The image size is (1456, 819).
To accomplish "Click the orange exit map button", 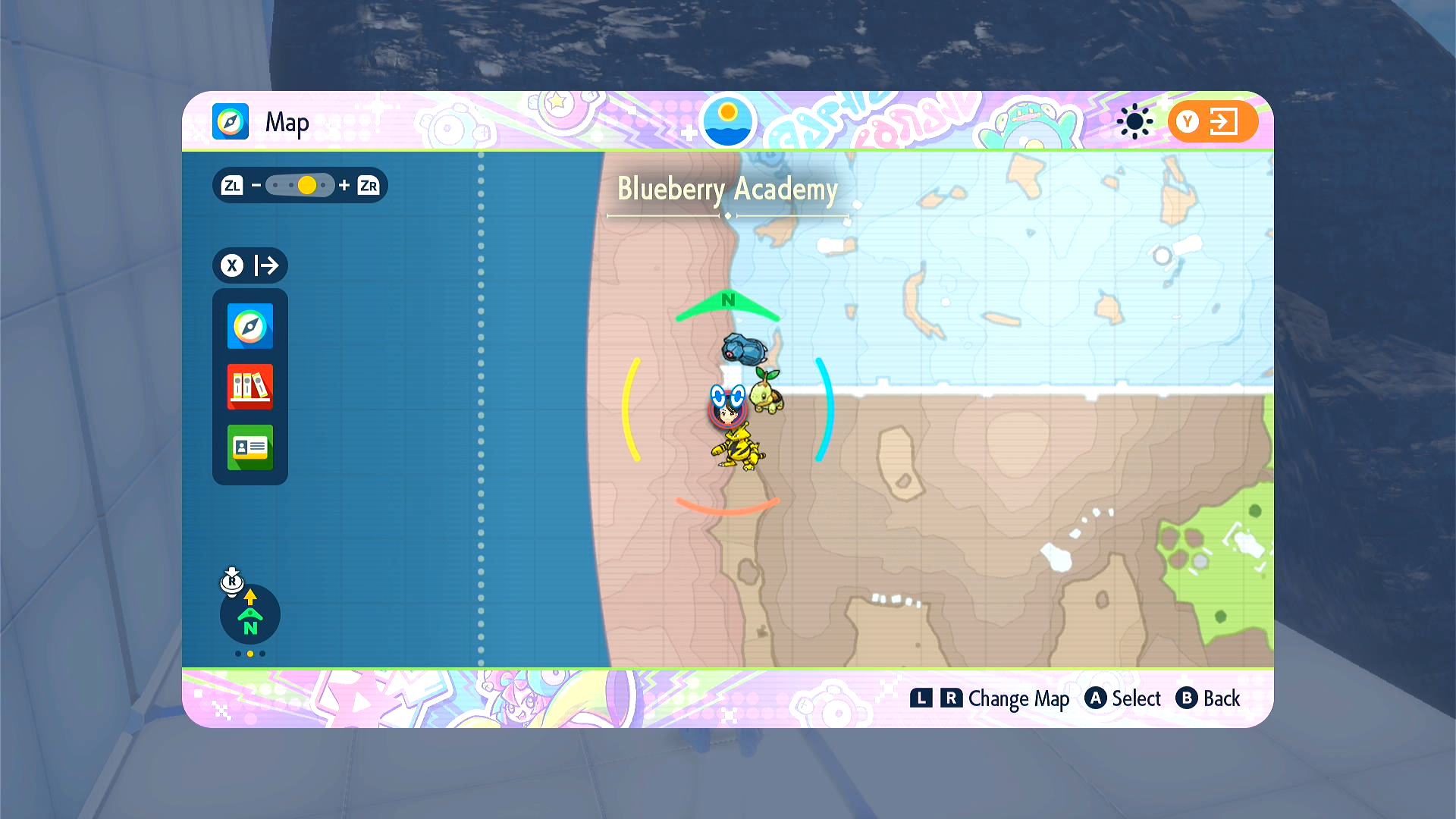I will (1212, 121).
